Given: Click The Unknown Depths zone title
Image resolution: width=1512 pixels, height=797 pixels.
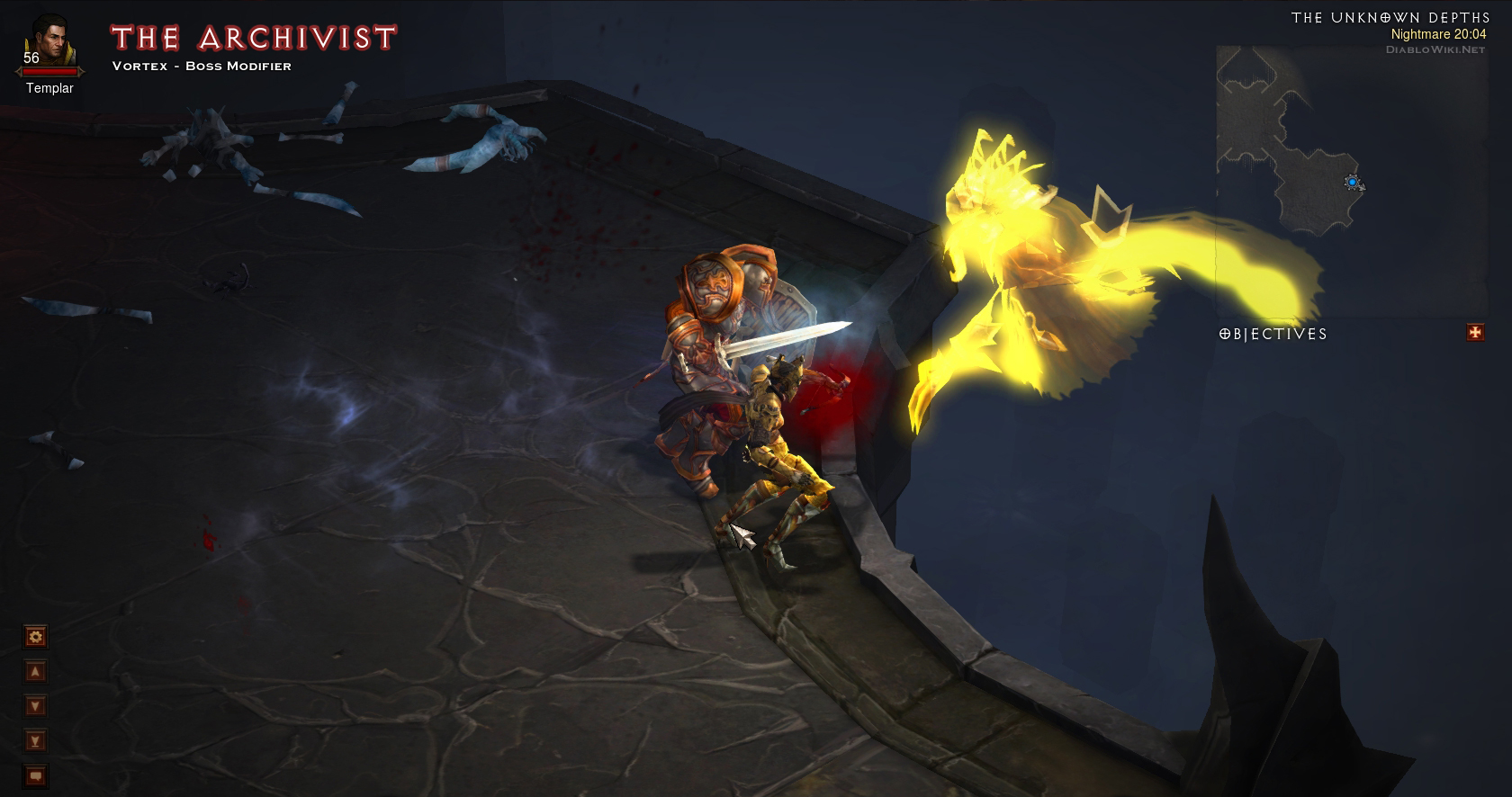Looking at the screenshot, I should pos(1393,16).
